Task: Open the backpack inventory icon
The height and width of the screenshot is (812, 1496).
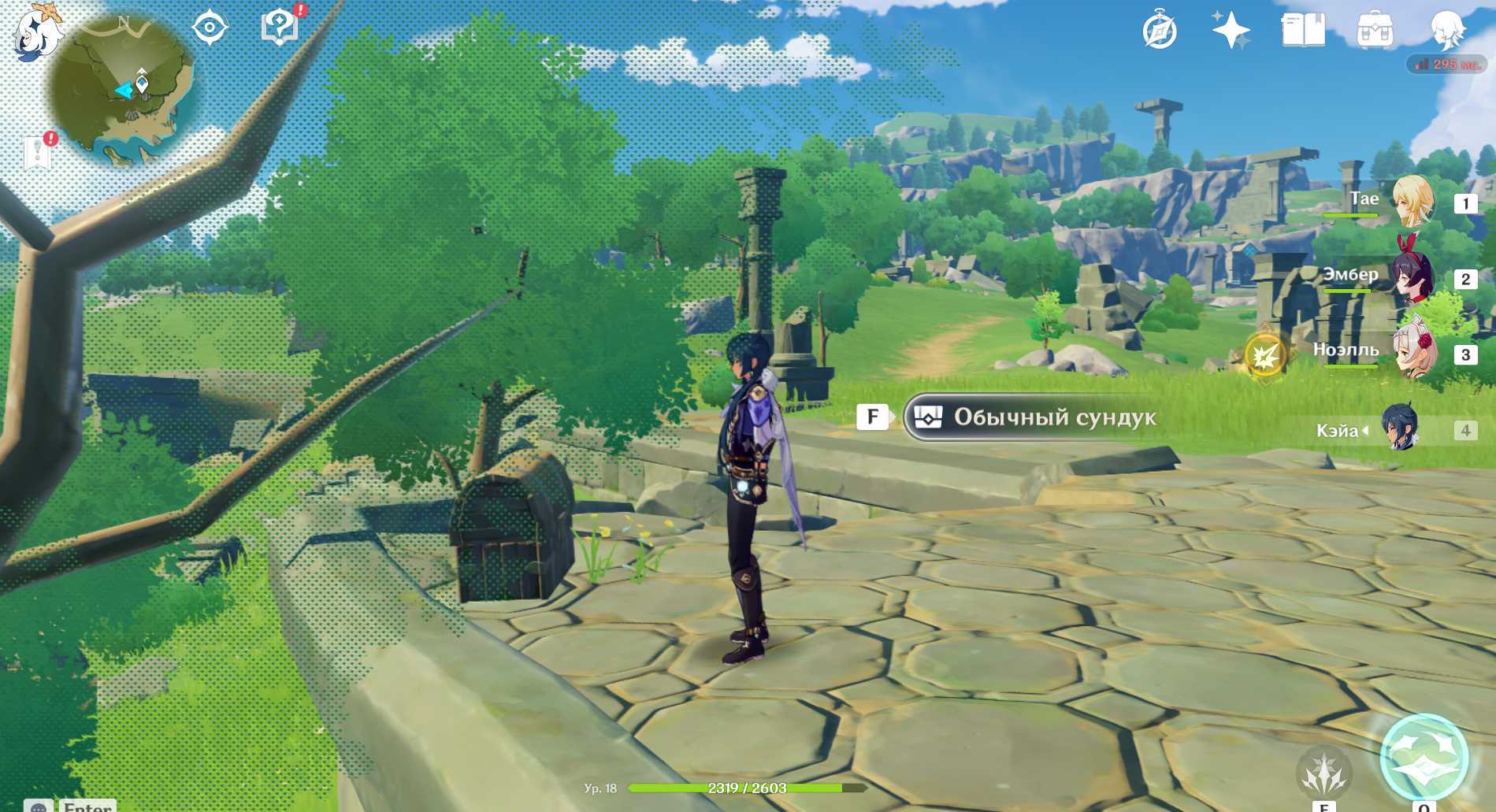Action: [1375, 32]
